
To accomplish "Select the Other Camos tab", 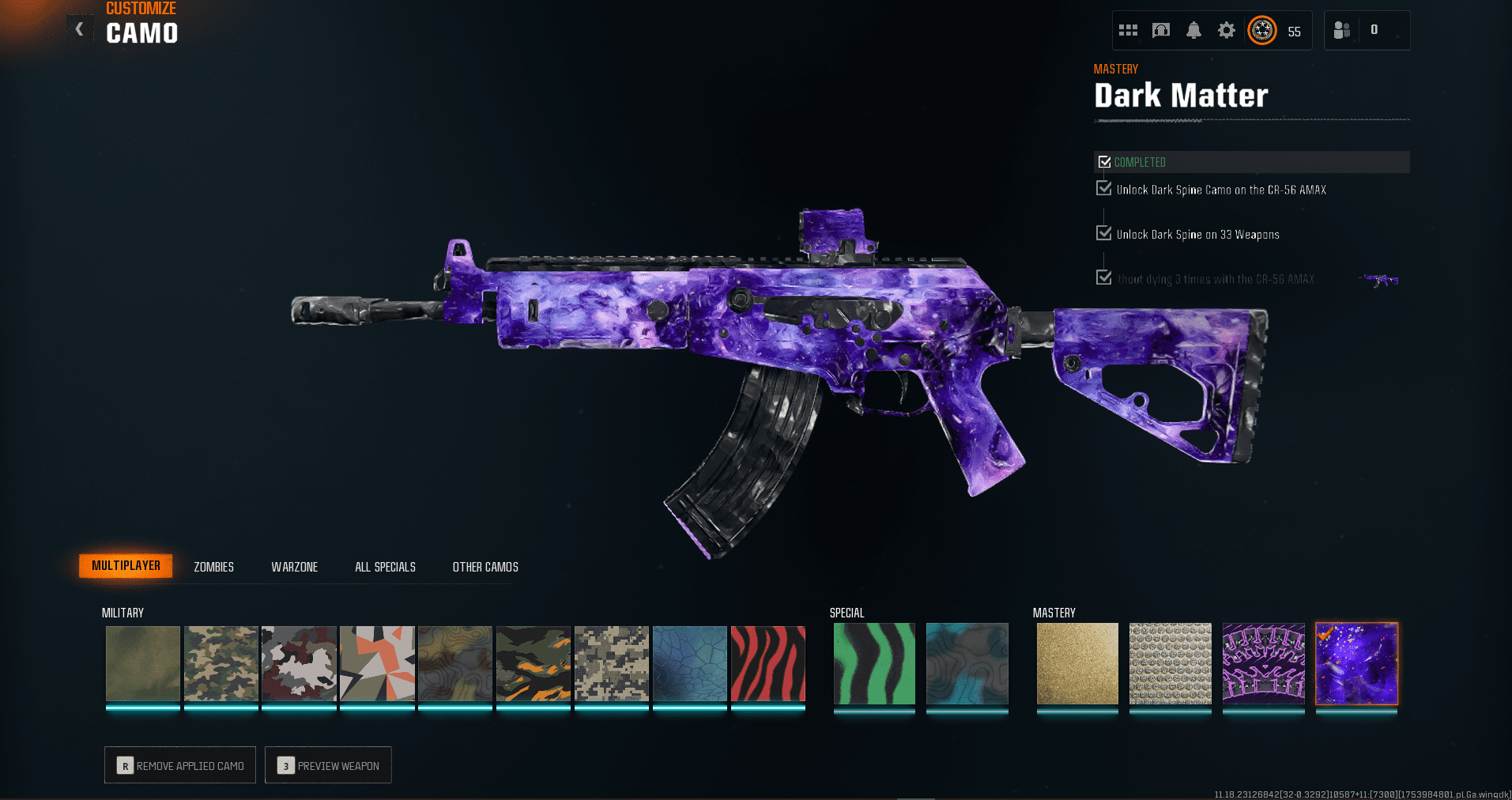I will pos(485,567).
